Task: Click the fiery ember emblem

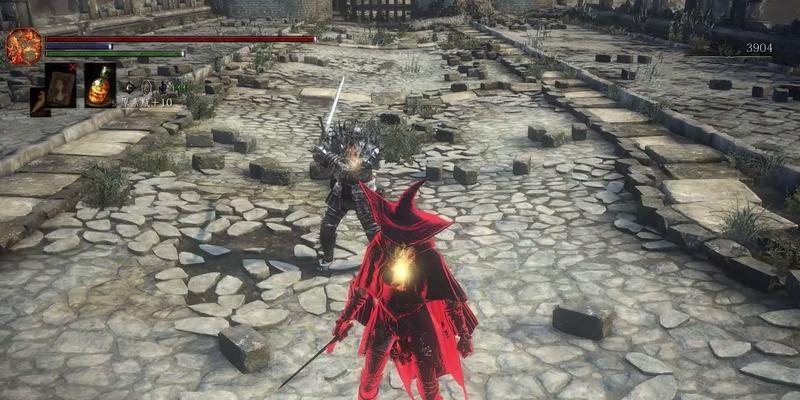Action: [23, 46]
